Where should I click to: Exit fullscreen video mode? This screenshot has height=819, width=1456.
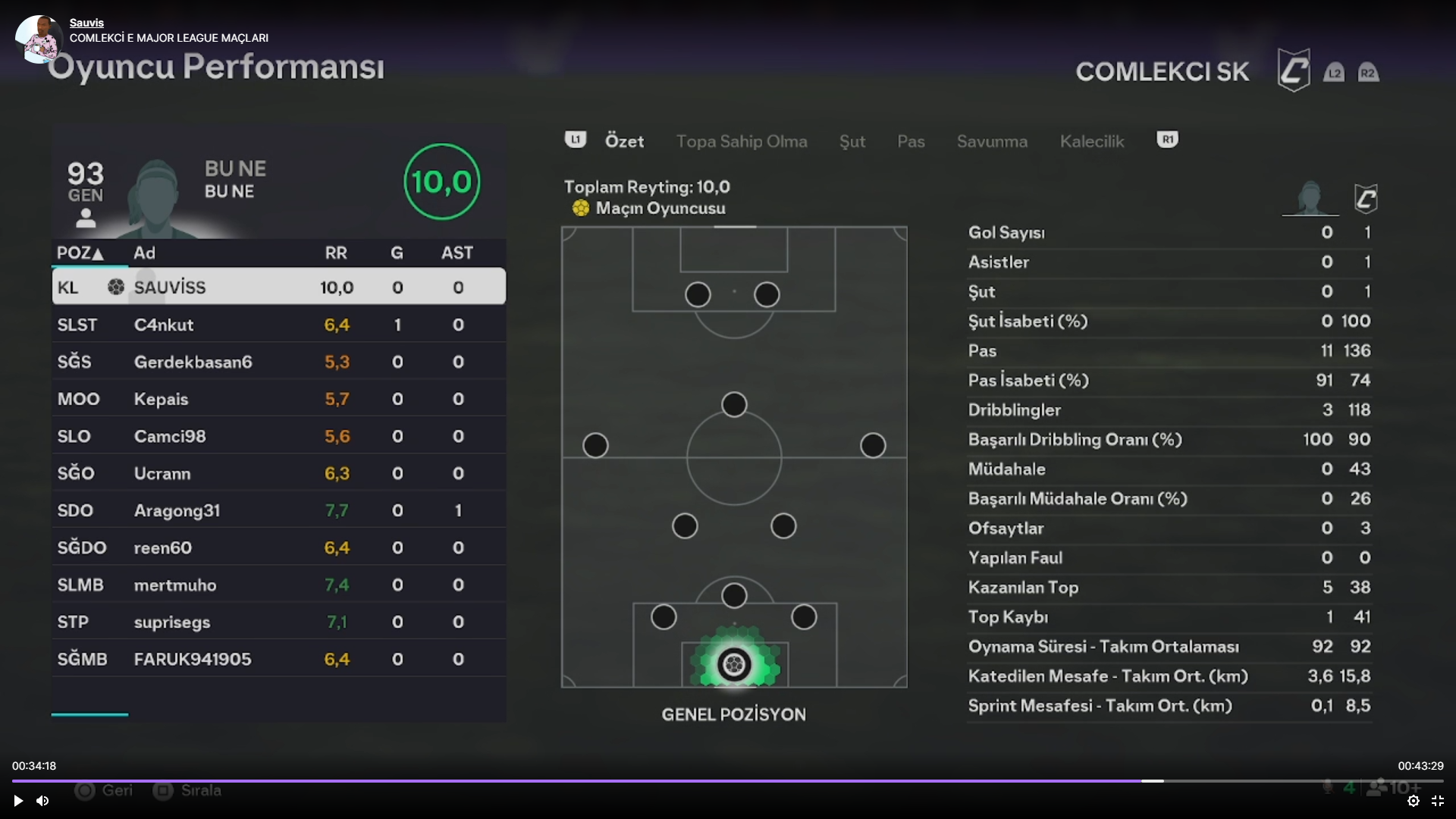click(x=1437, y=801)
